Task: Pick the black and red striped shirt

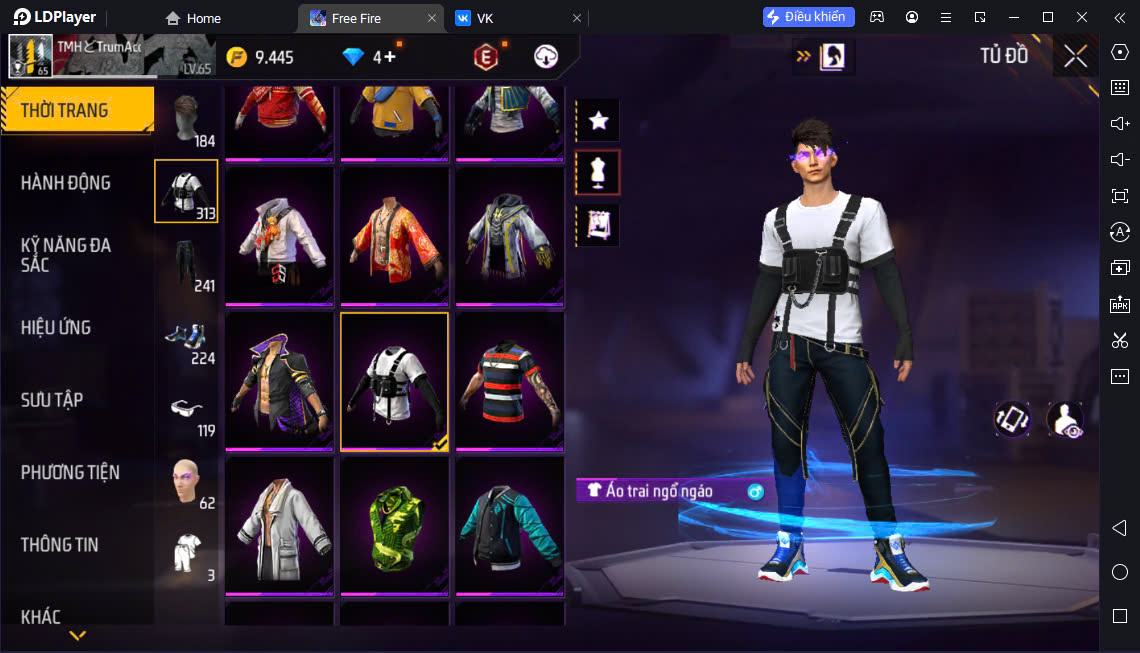Action: pyautogui.click(x=510, y=381)
